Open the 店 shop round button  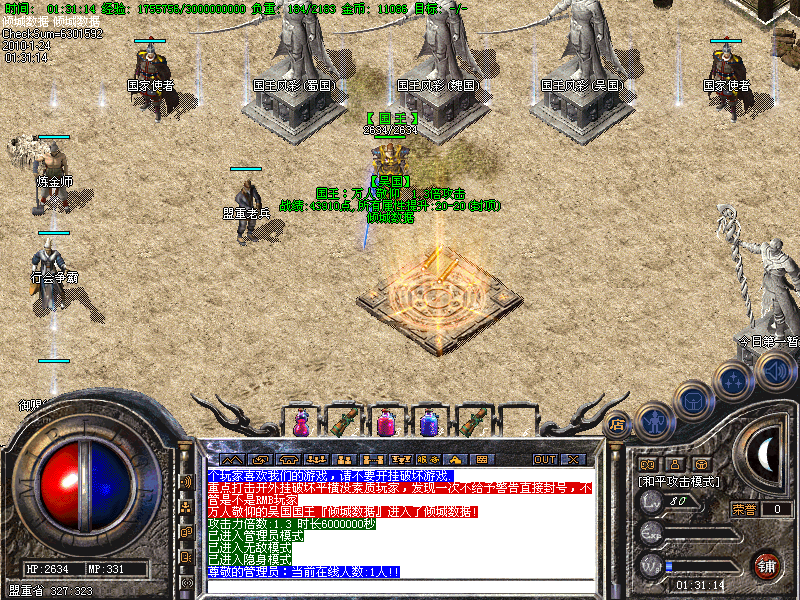click(x=618, y=424)
